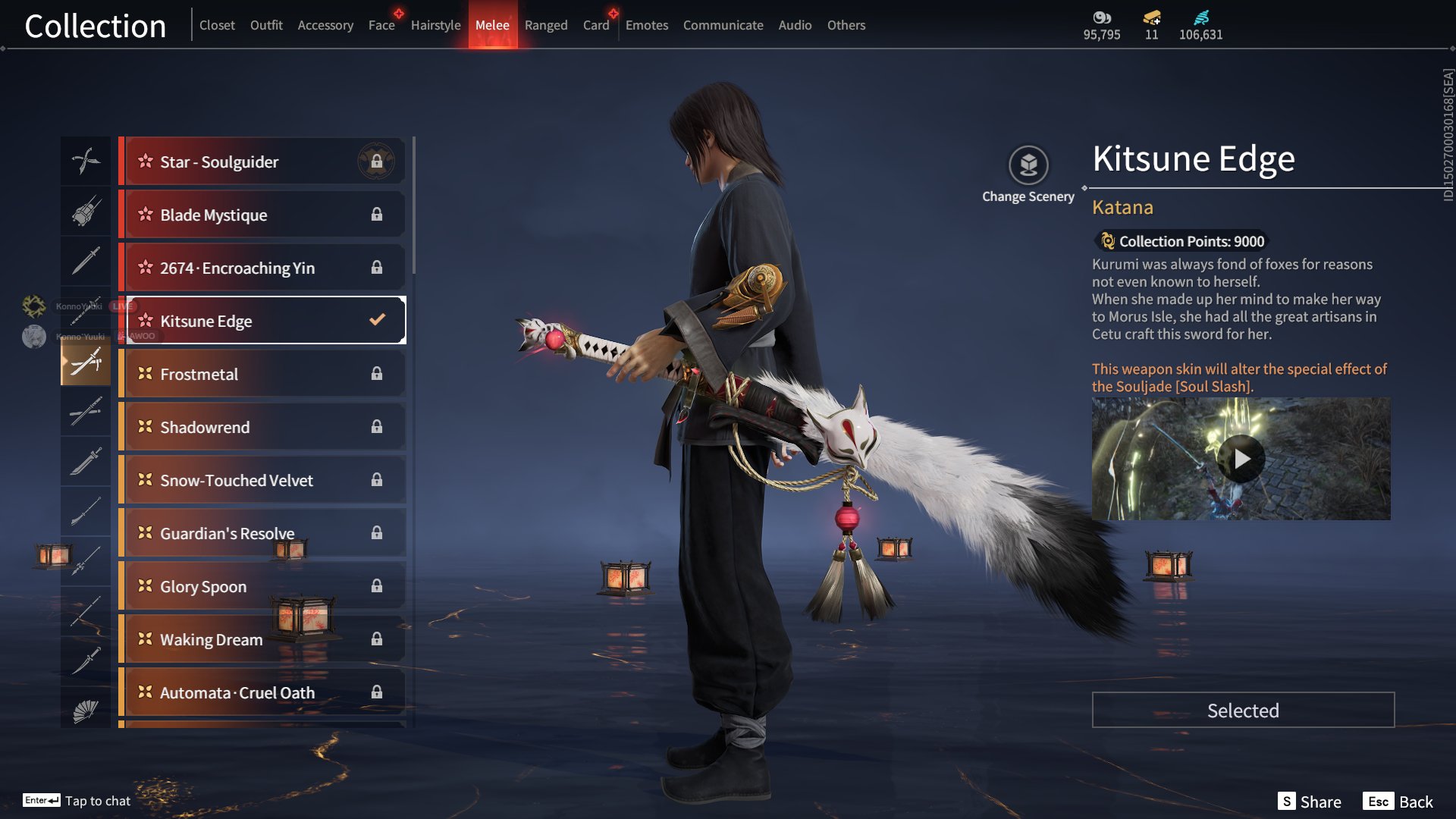The width and height of the screenshot is (1456, 819).
Task: Play the Soul Slash effect preview video
Action: [1241, 459]
